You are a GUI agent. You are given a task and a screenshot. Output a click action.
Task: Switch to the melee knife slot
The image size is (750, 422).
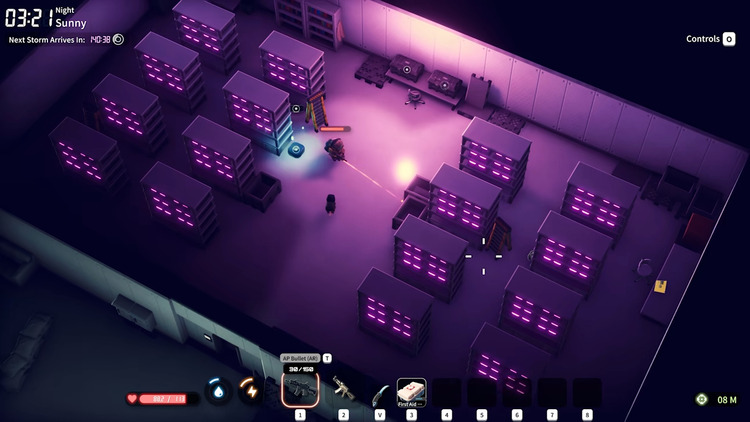(378, 391)
